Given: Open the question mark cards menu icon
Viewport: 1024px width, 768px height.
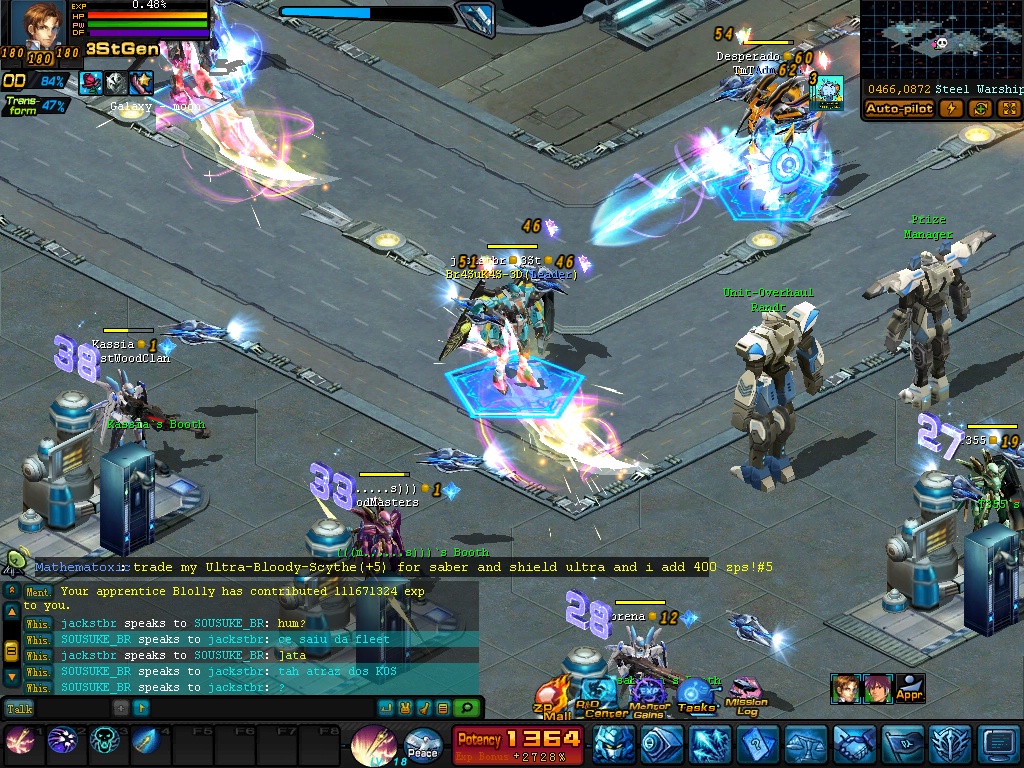Looking at the screenshot, I should 758,744.
